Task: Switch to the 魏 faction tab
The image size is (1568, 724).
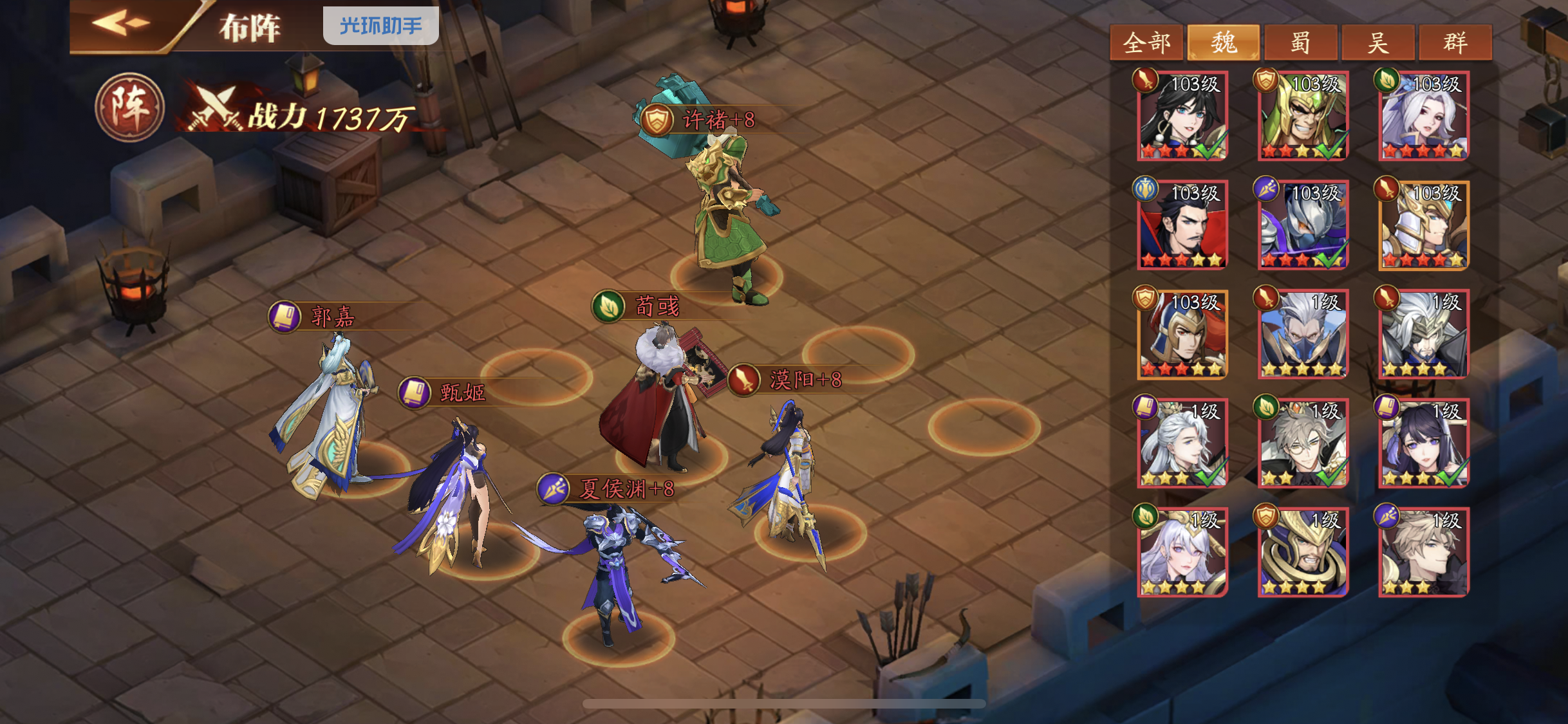Action: pos(1223,42)
